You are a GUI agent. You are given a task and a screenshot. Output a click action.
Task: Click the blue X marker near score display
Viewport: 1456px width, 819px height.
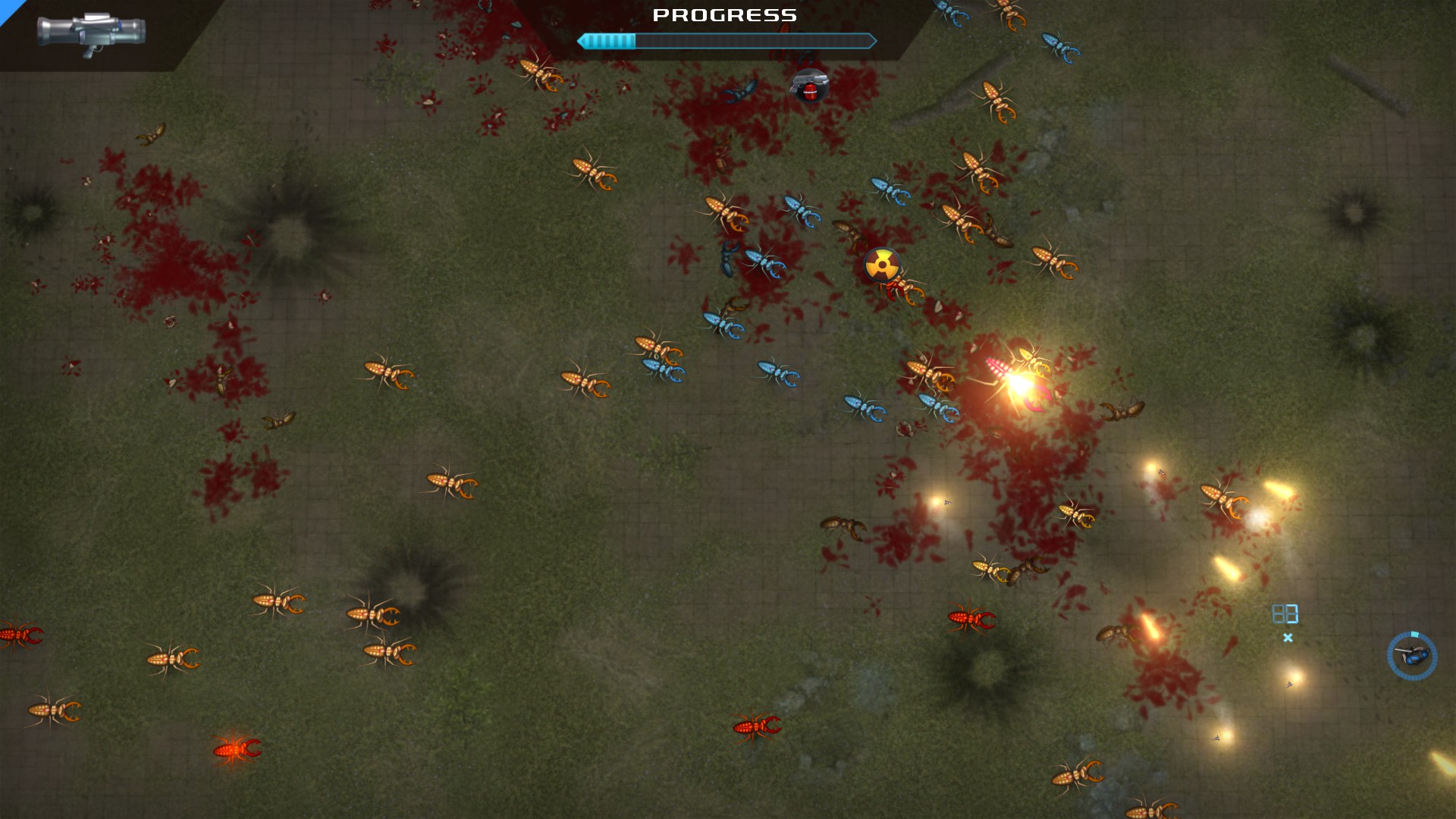point(1288,637)
